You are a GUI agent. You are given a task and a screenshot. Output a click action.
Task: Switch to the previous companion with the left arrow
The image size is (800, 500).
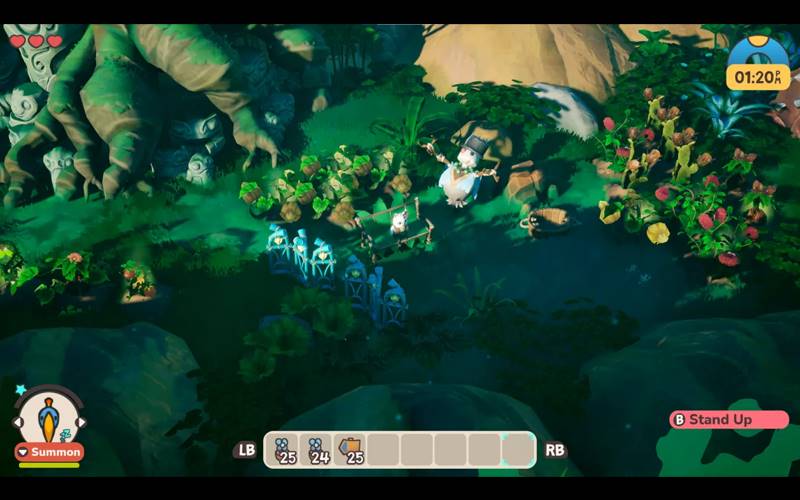(17, 423)
